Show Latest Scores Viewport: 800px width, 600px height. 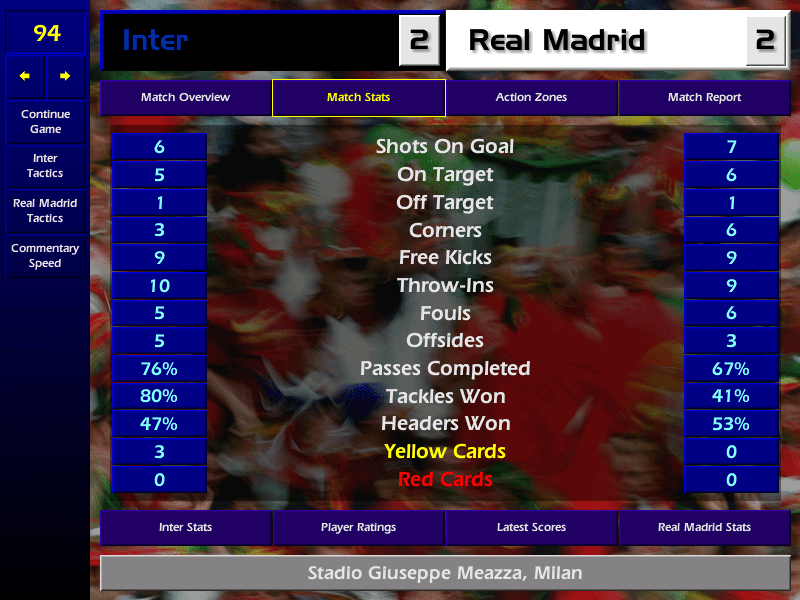[x=531, y=527]
